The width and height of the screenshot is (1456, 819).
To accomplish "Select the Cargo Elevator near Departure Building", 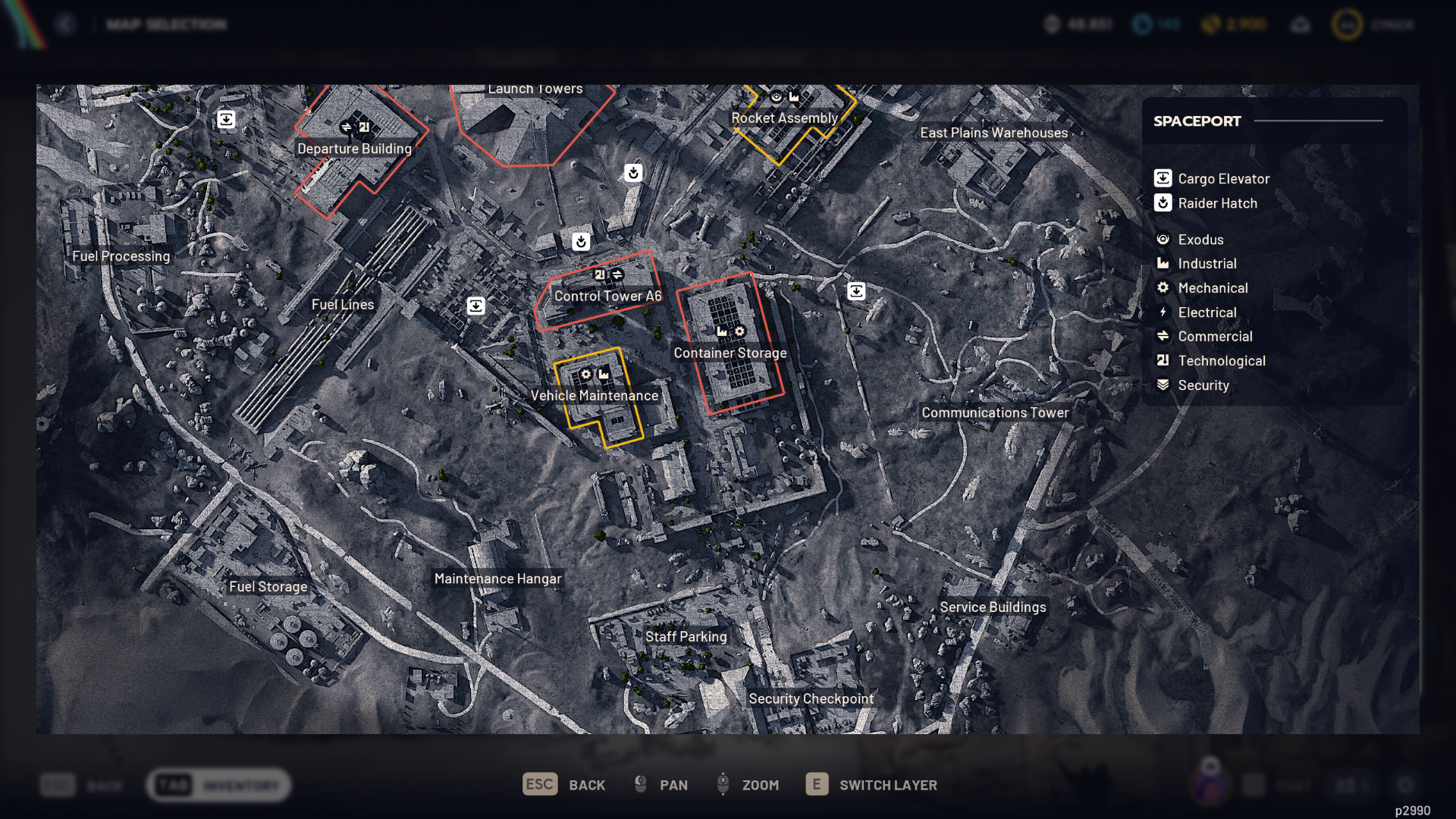I will click(x=227, y=119).
